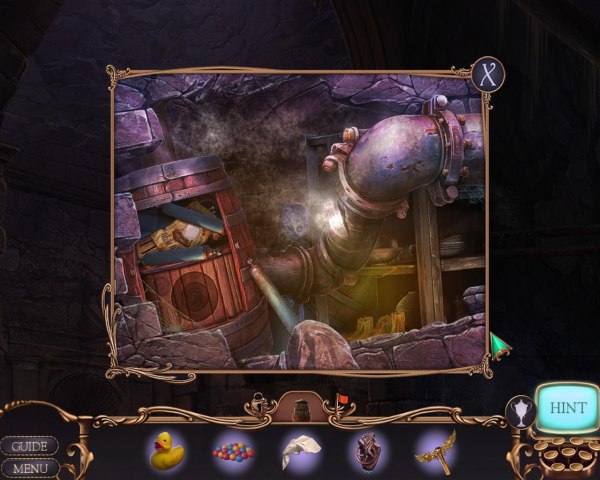Select the dark carved figurine item
The height and width of the screenshot is (480, 600).
367,451
